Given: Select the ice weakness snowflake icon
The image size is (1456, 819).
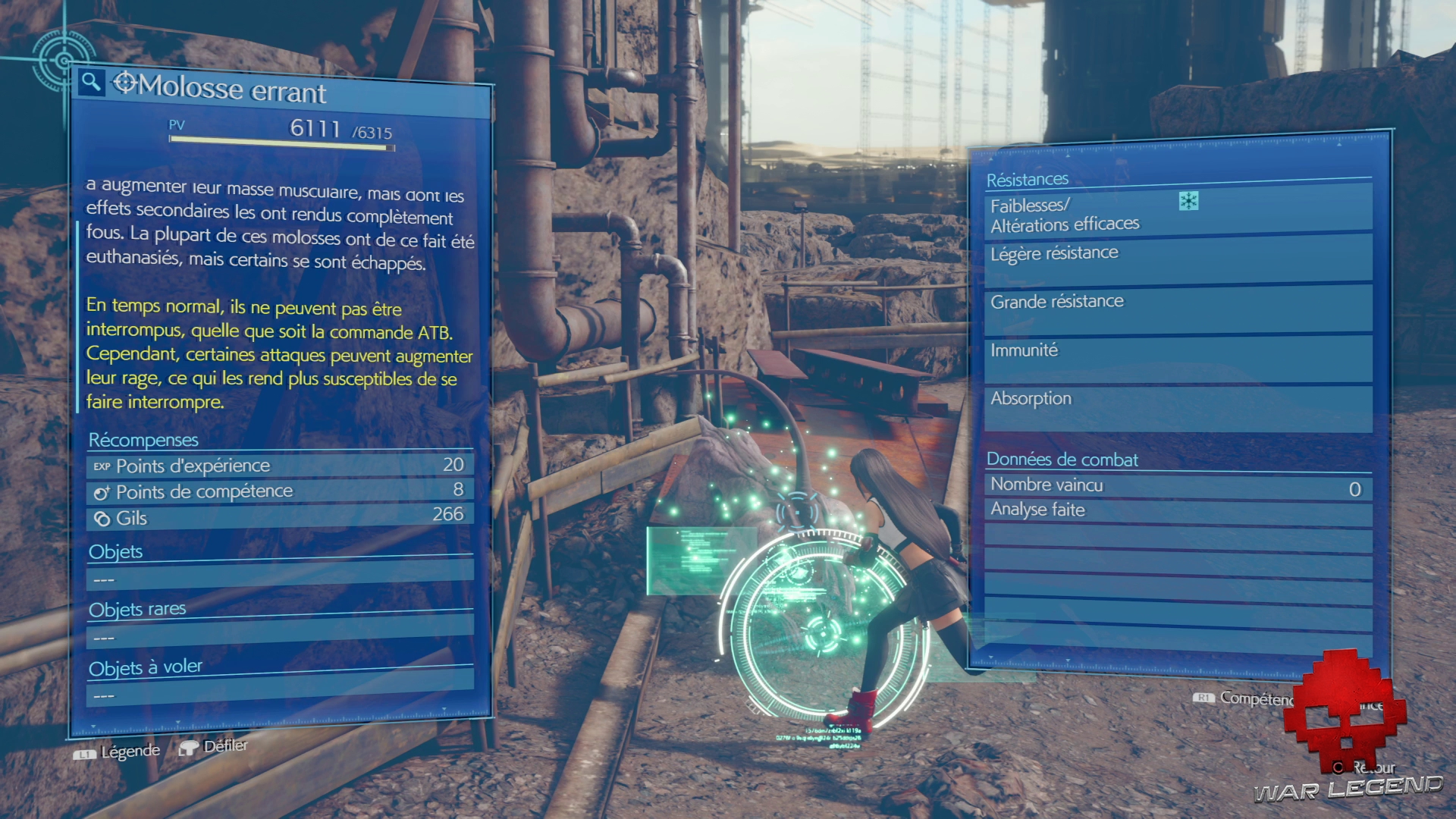Looking at the screenshot, I should tap(1188, 201).
